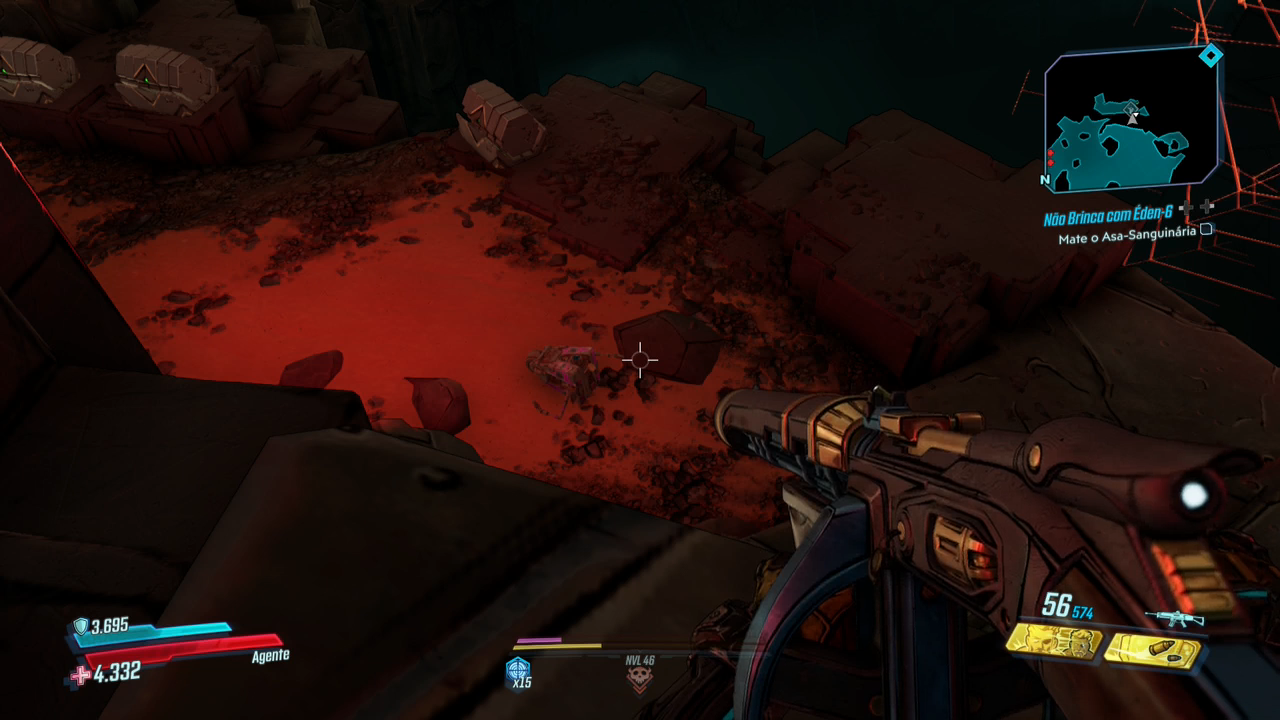This screenshot has width=1280, height=720.
Task: Click the skull level badge under NVL 46
Action: tap(638, 680)
